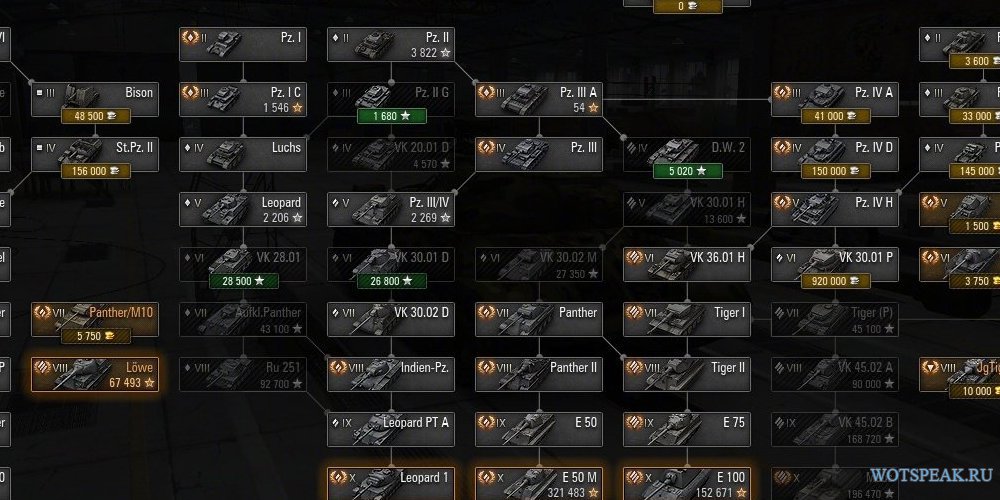
Task: Select the Löwe premium tank node
Action: tap(95, 373)
